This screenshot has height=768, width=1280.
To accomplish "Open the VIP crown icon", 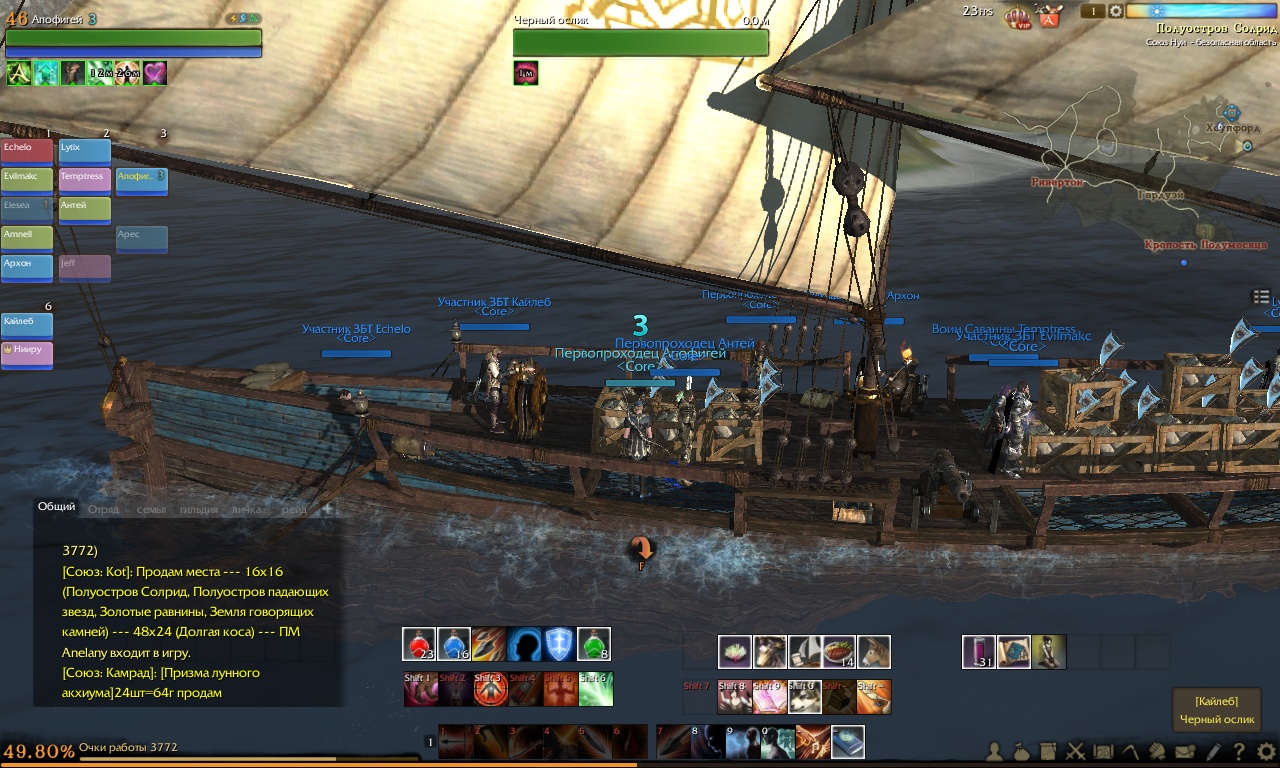I will pos(1017,17).
